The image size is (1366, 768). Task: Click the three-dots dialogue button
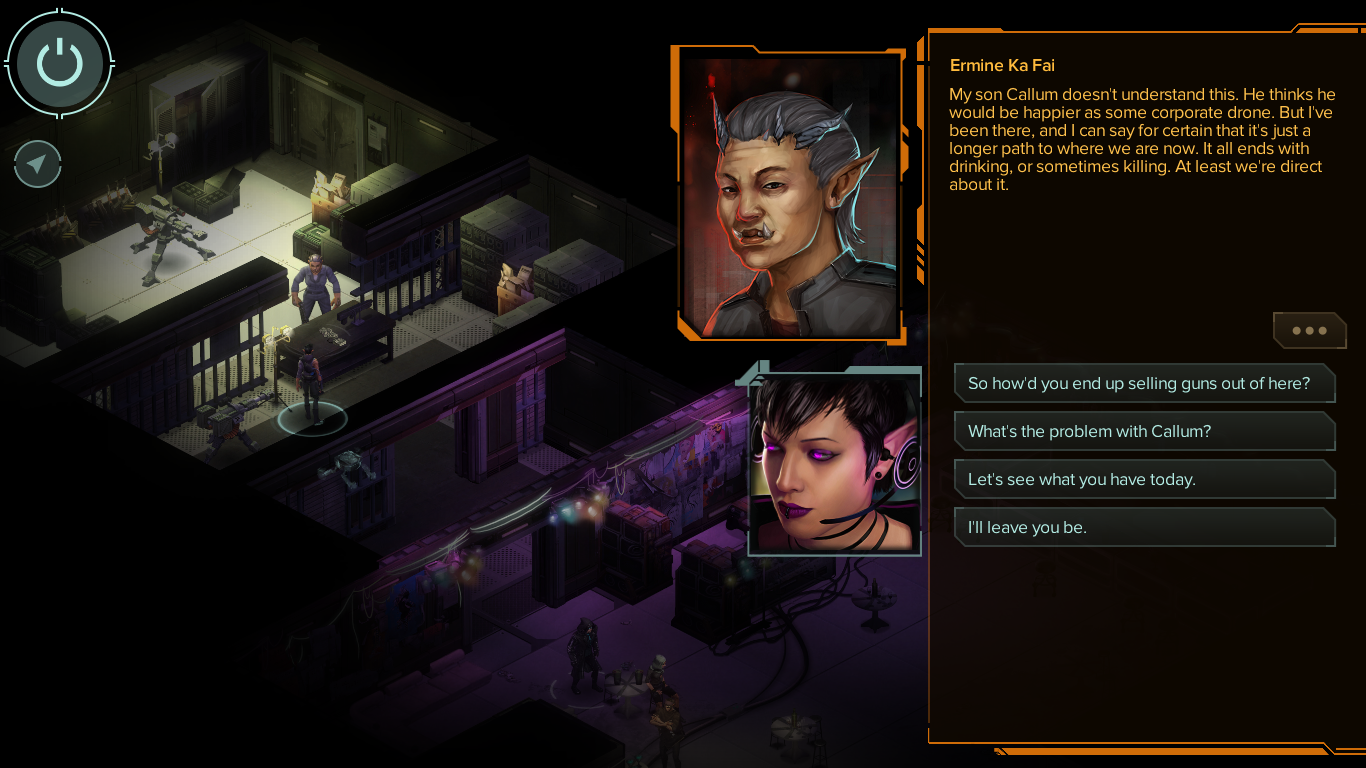point(1309,331)
